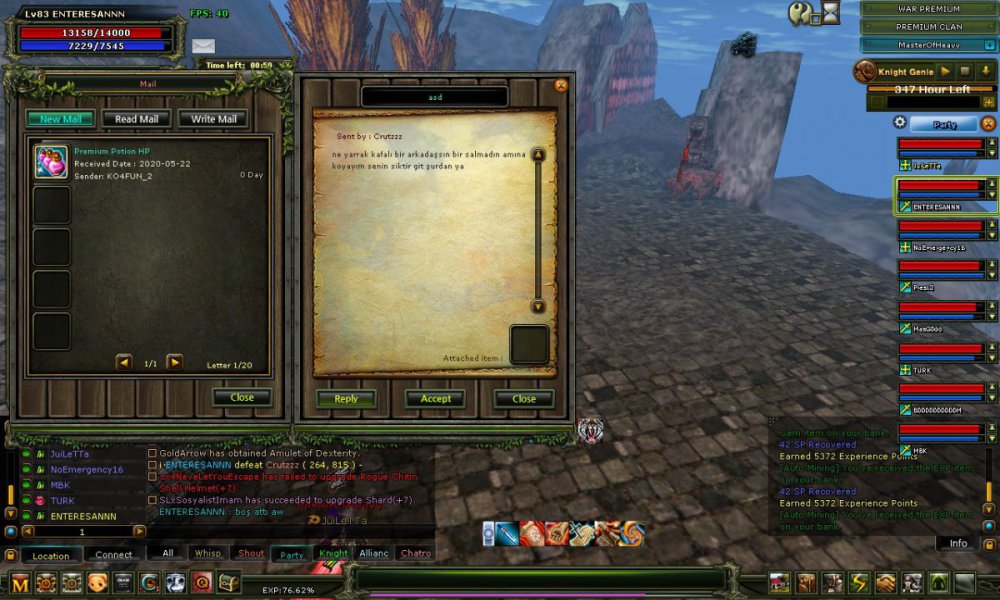Viewport: 1000px width, 600px height.
Task: Open the Write Mail tab
Action: (x=213, y=119)
